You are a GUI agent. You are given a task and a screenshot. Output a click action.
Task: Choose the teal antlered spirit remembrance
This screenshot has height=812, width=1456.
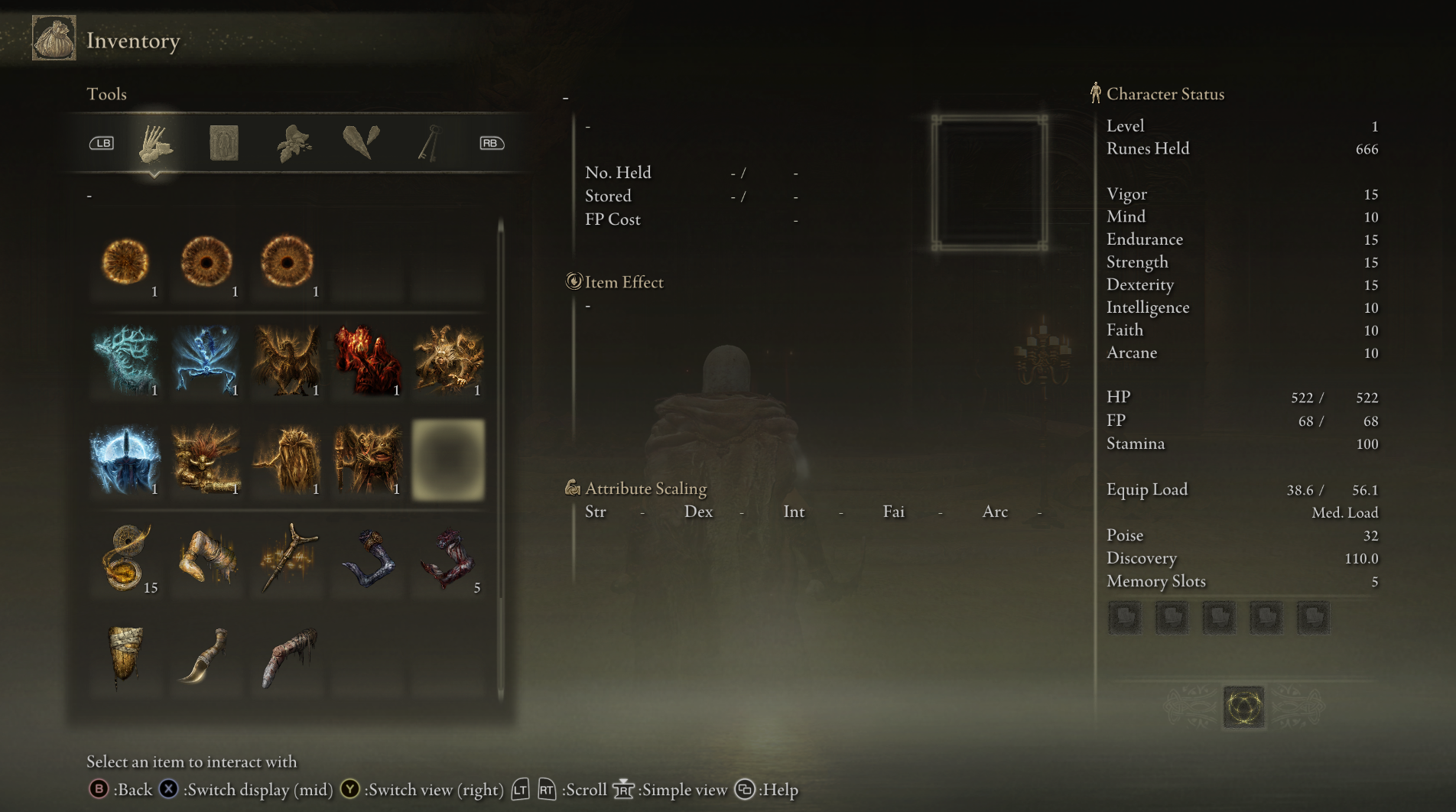(125, 359)
